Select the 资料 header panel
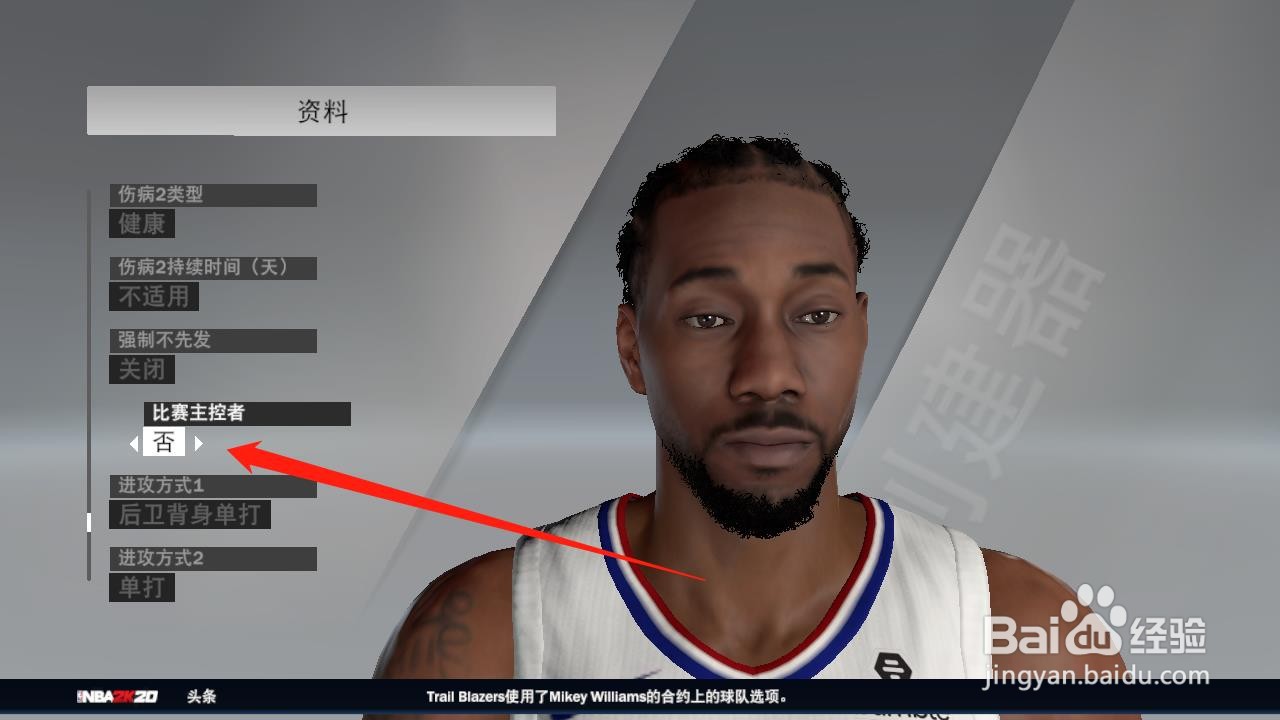Viewport: 1280px width, 720px height. point(320,111)
